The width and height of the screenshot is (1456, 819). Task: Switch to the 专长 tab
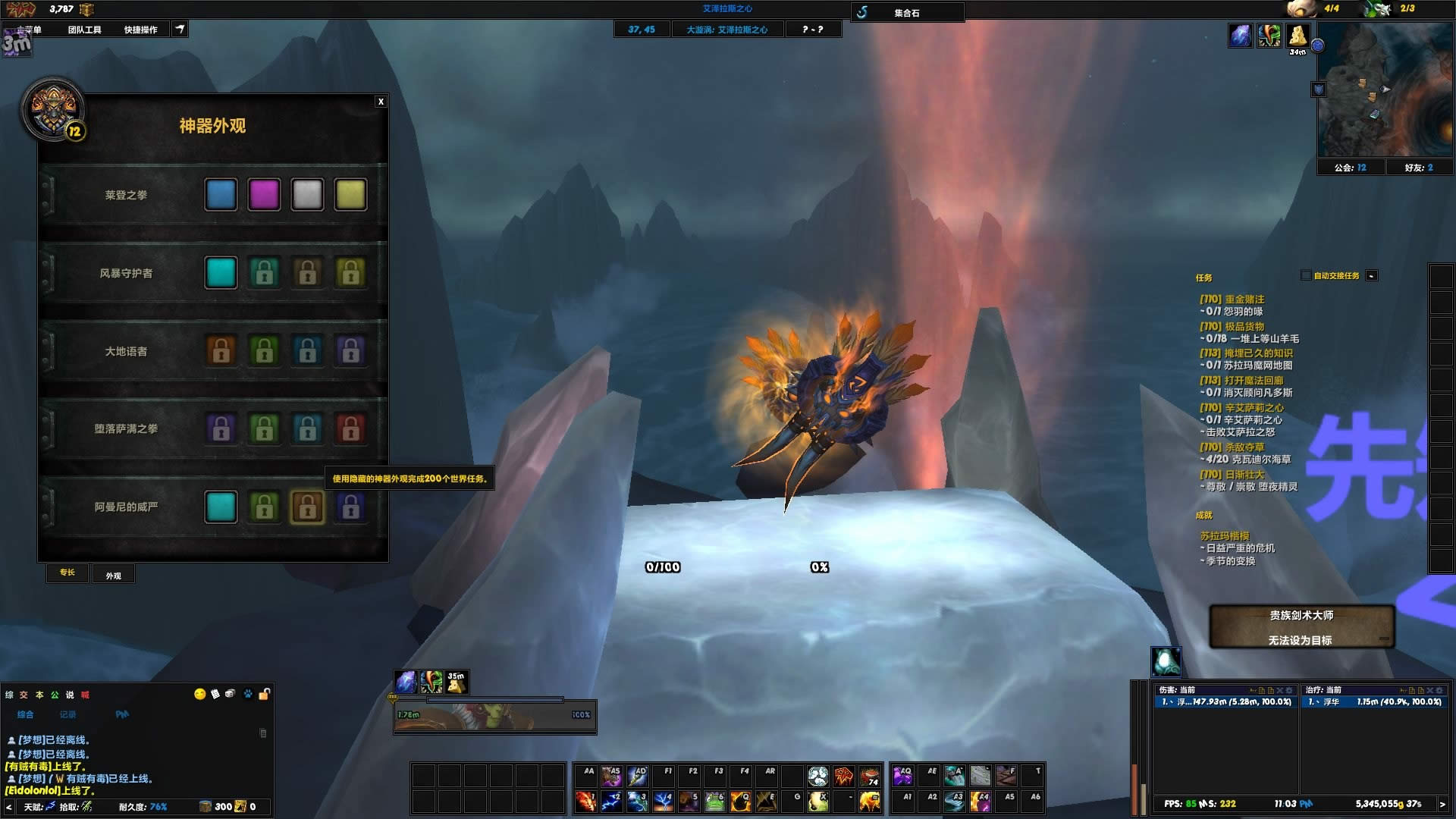[x=67, y=573]
